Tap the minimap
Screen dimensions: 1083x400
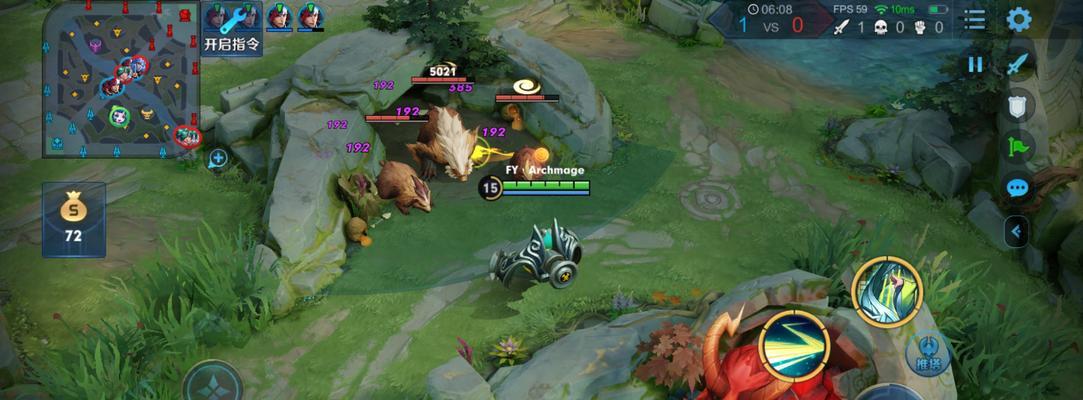121,78
